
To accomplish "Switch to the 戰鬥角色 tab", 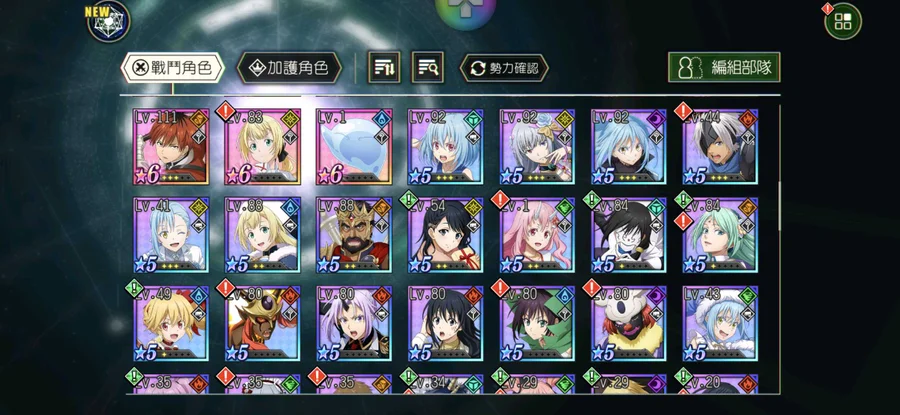I will pos(171,68).
